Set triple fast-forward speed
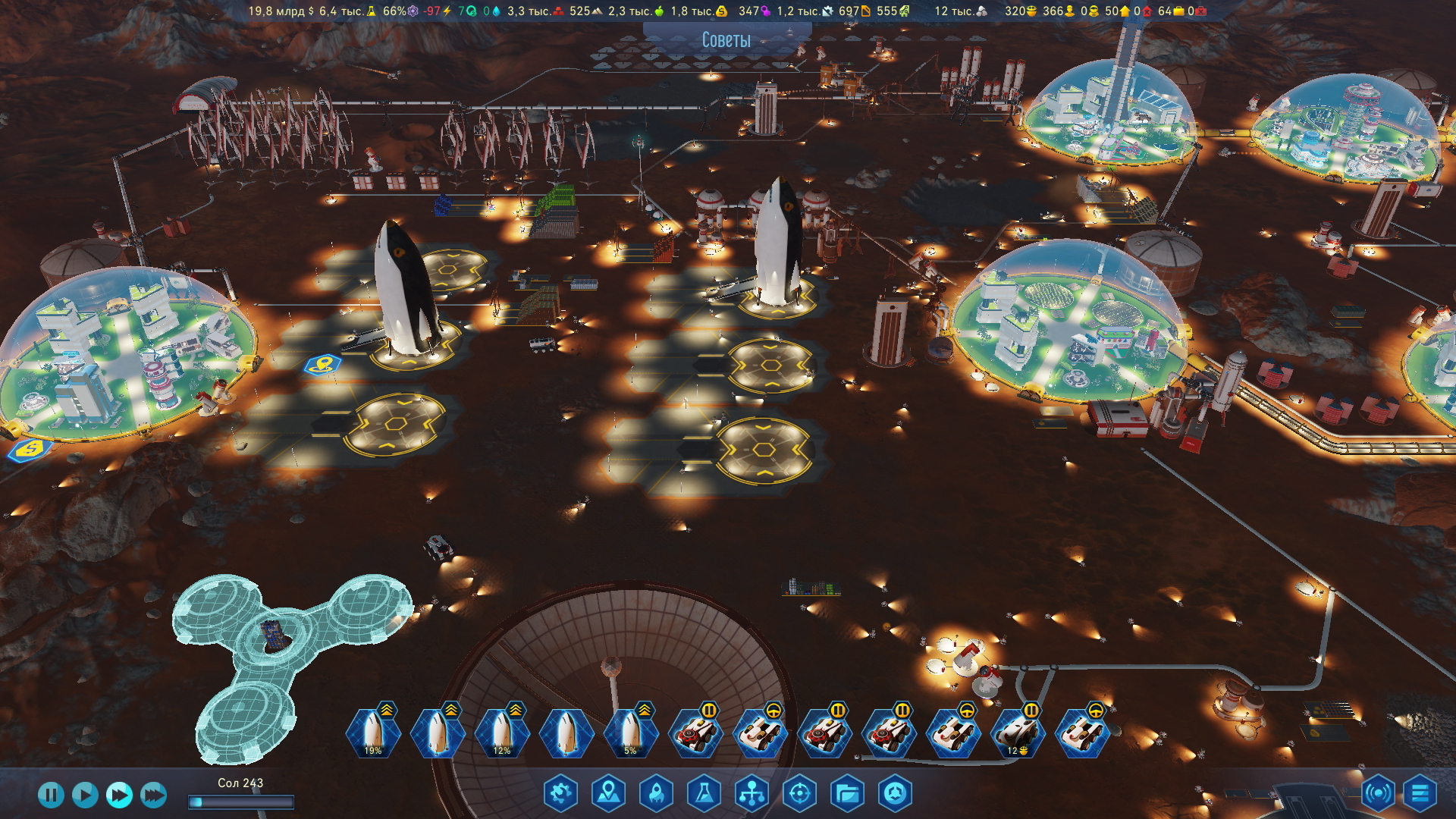This screenshot has width=1456, height=819. click(153, 795)
